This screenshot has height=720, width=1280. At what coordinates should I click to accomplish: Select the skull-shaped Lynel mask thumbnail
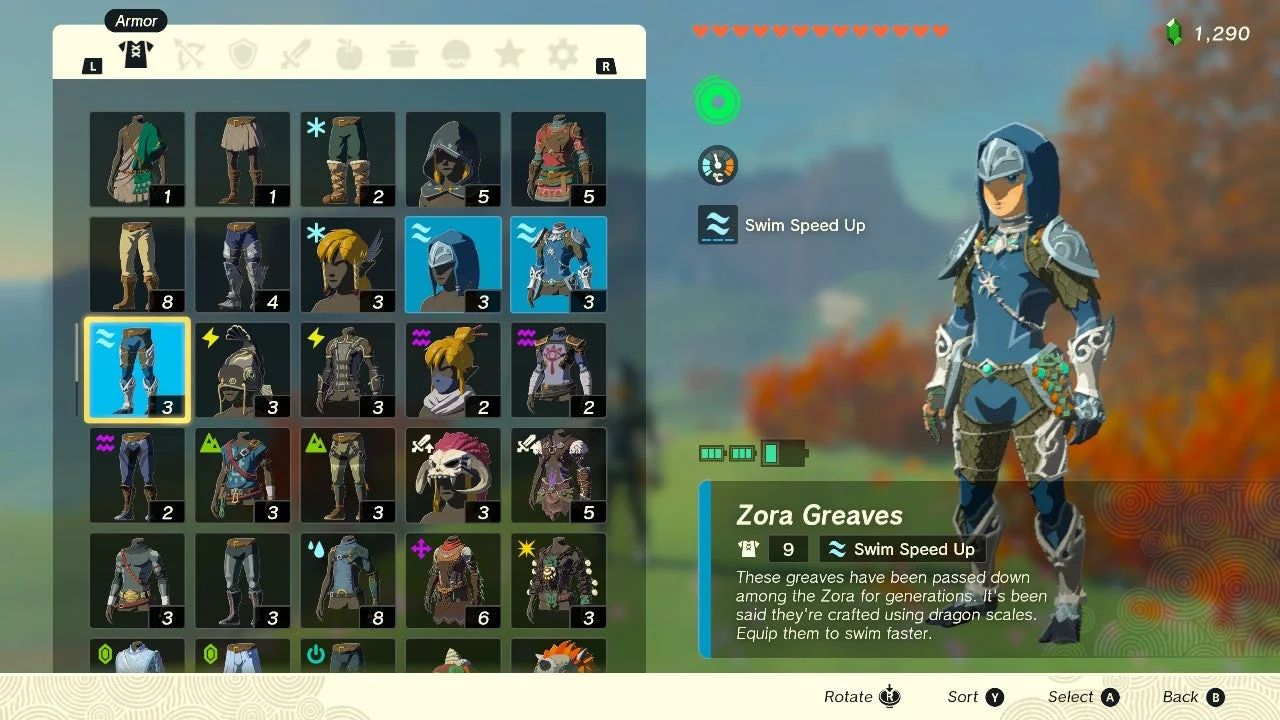click(x=453, y=473)
